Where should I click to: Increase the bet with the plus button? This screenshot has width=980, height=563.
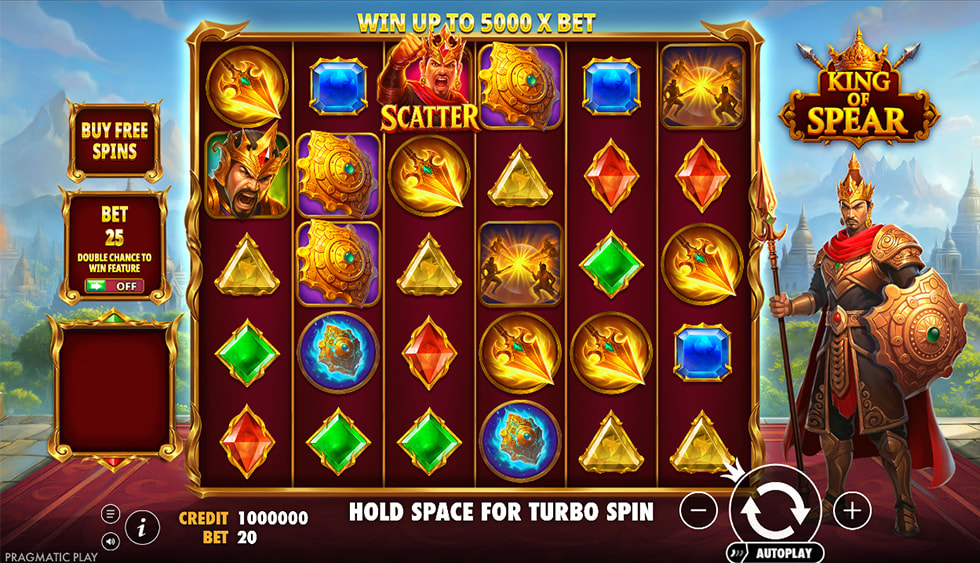[851, 511]
